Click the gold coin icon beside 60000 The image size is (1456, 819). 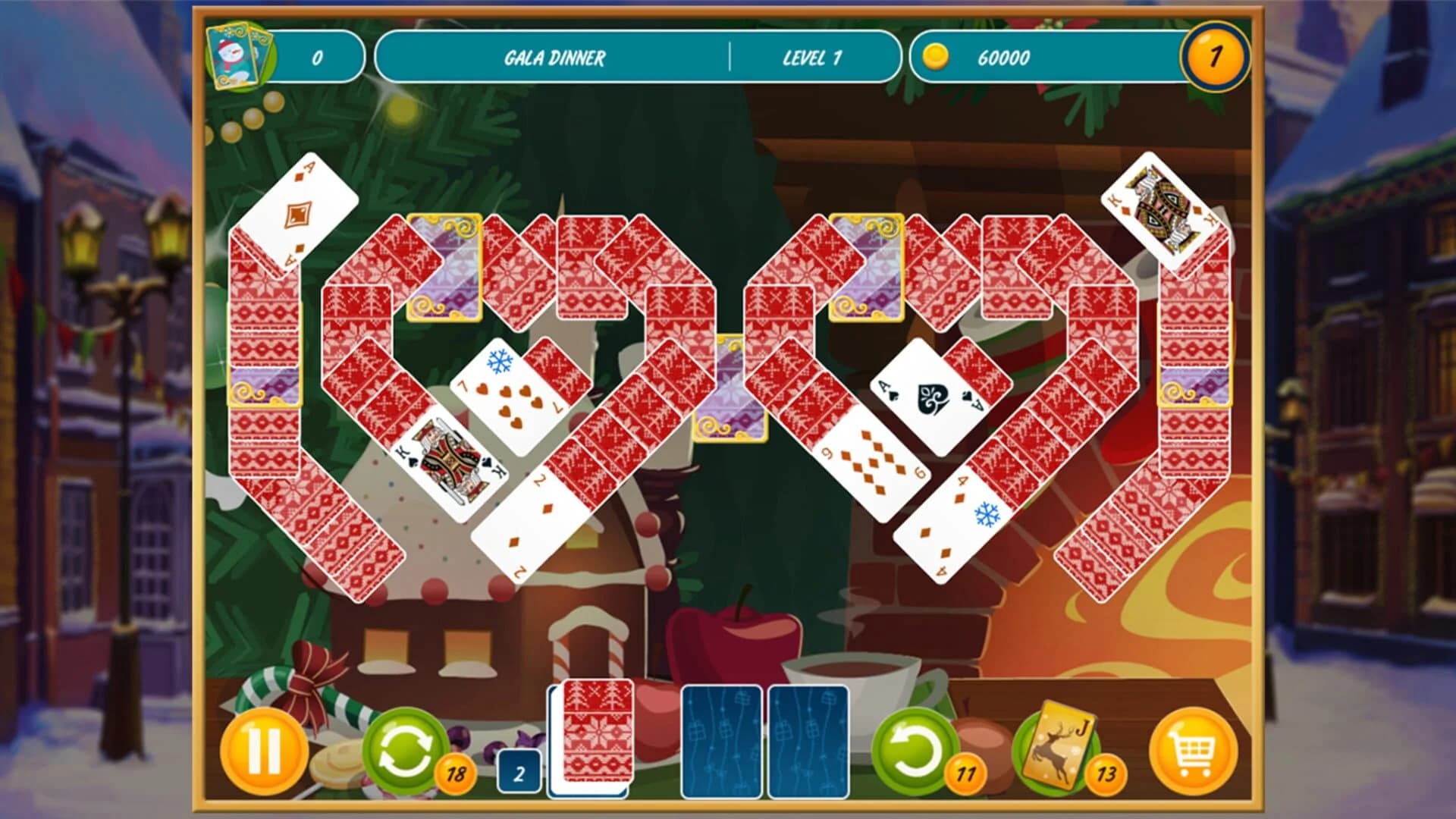(938, 56)
